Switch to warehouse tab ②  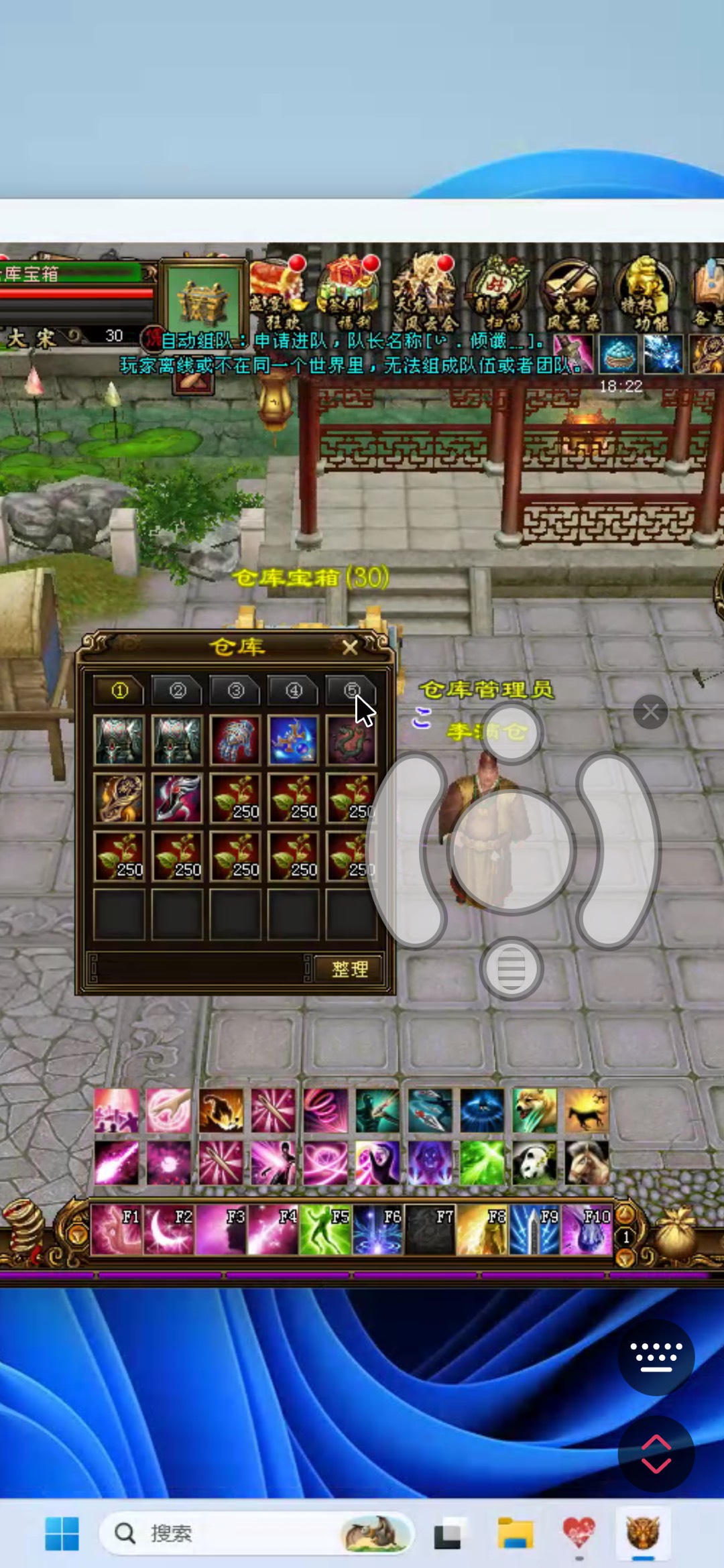coord(177,690)
